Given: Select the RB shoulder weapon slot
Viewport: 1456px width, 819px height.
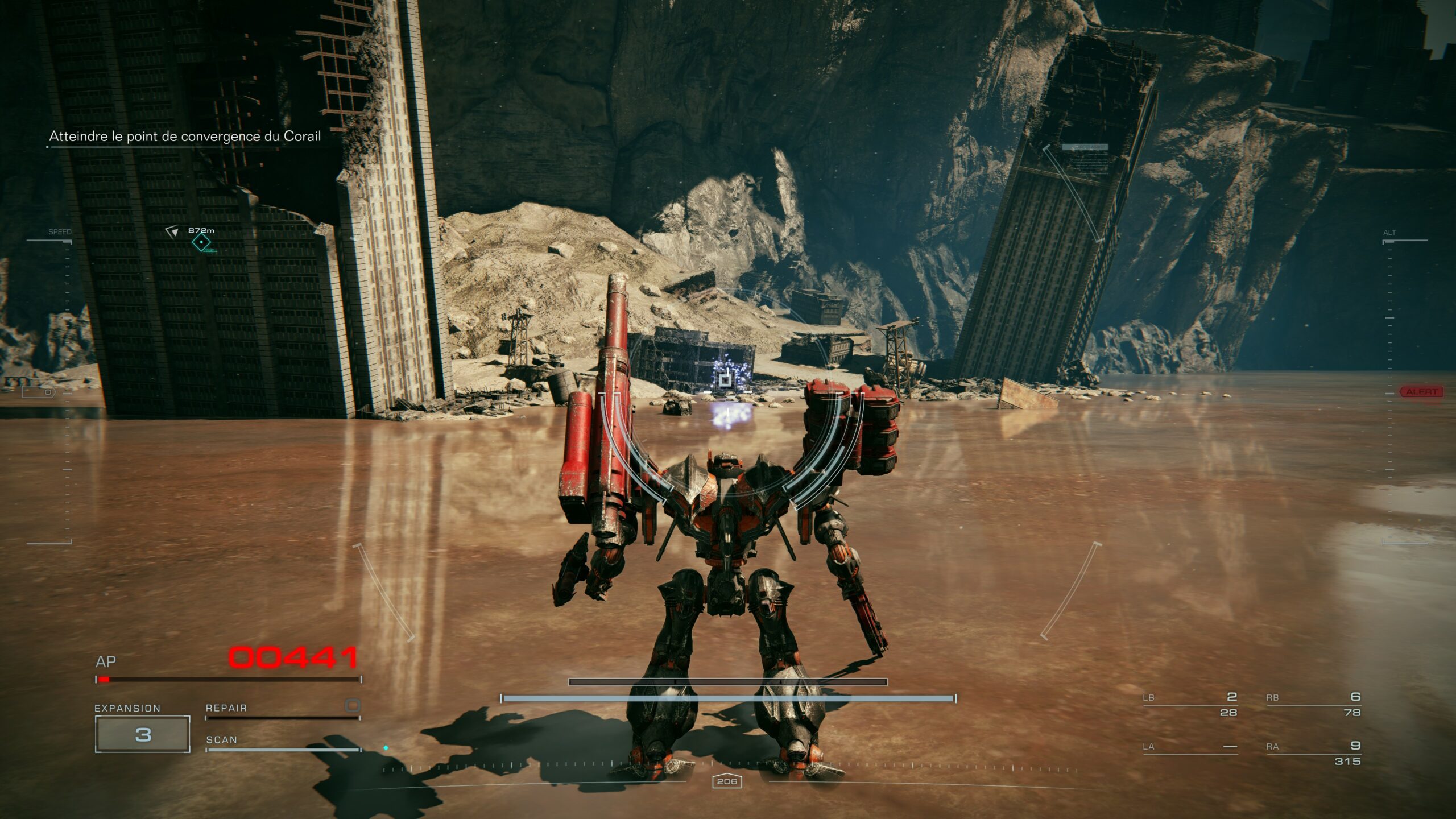Looking at the screenshot, I should click(1313, 704).
